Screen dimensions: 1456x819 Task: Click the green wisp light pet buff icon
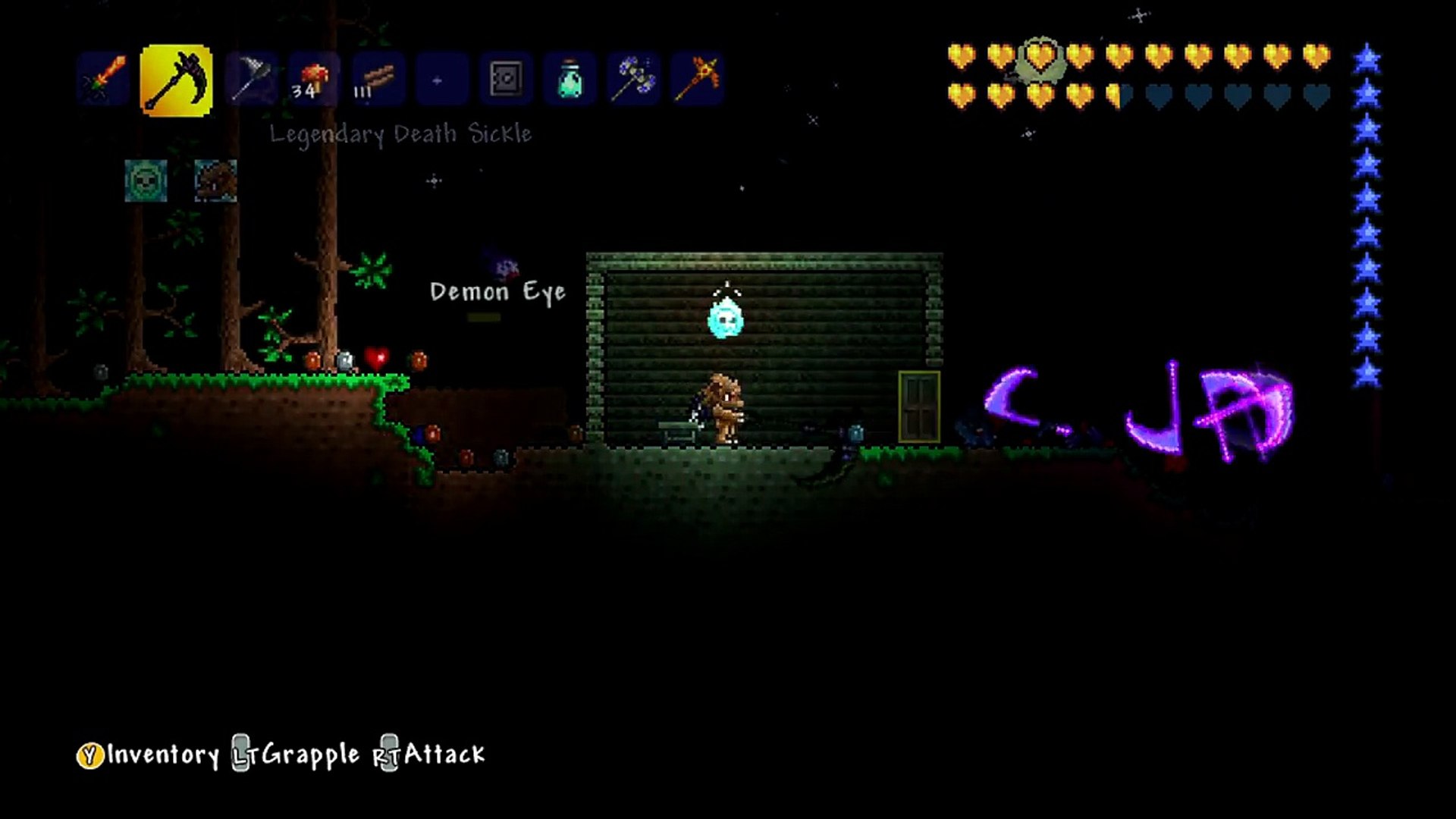[x=146, y=180]
